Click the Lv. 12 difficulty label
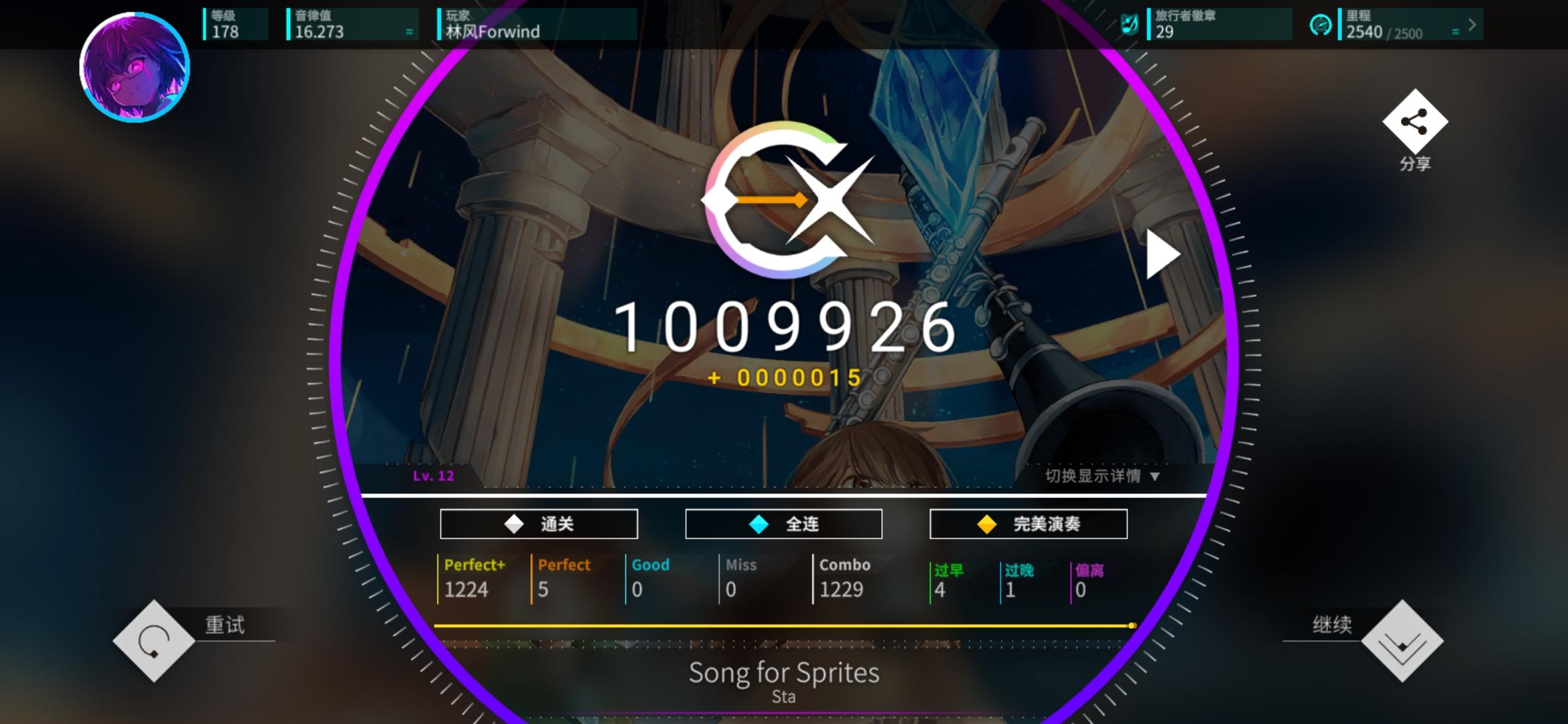The width and height of the screenshot is (1568, 724). pos(434,477)
